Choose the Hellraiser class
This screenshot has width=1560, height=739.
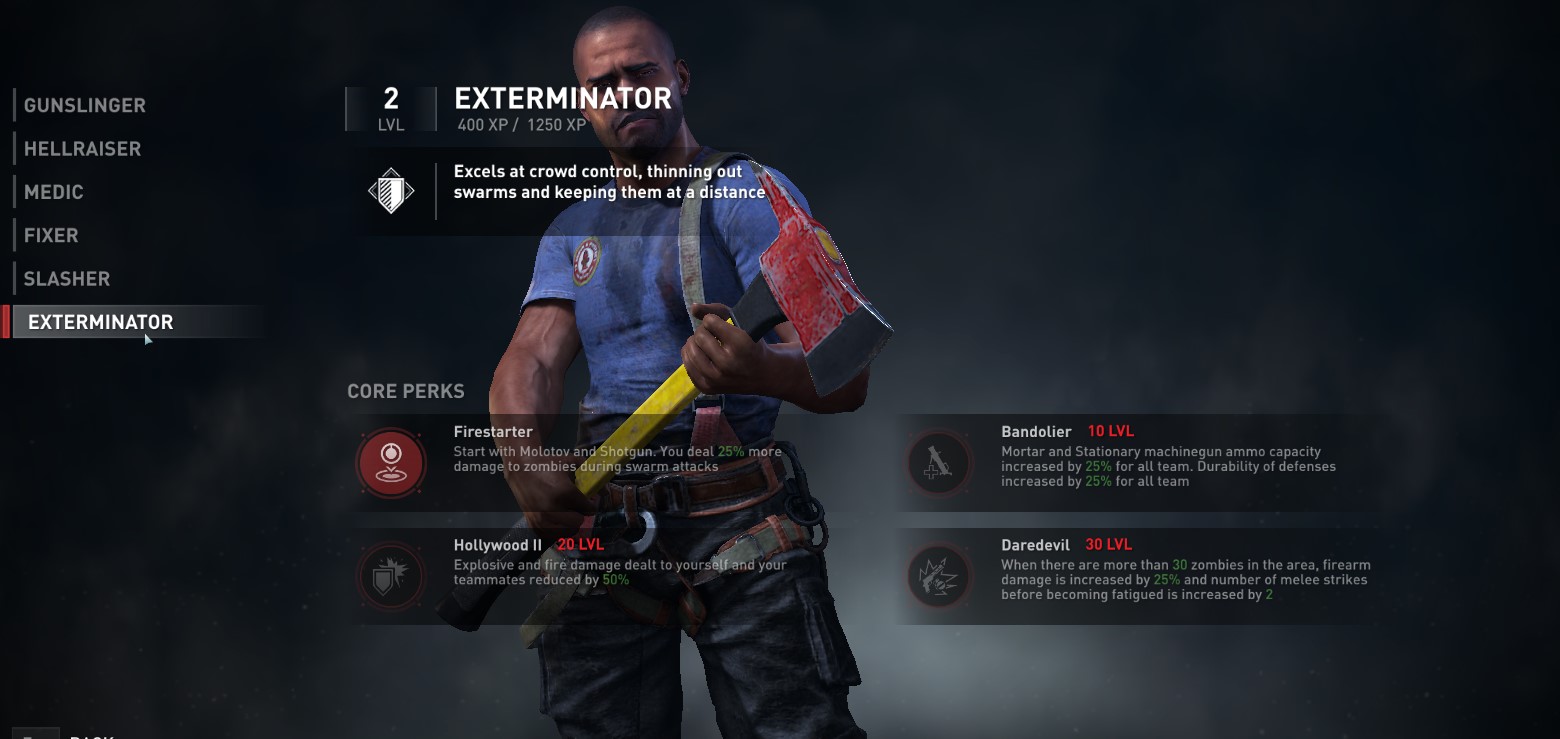click(x=82, y=149)
